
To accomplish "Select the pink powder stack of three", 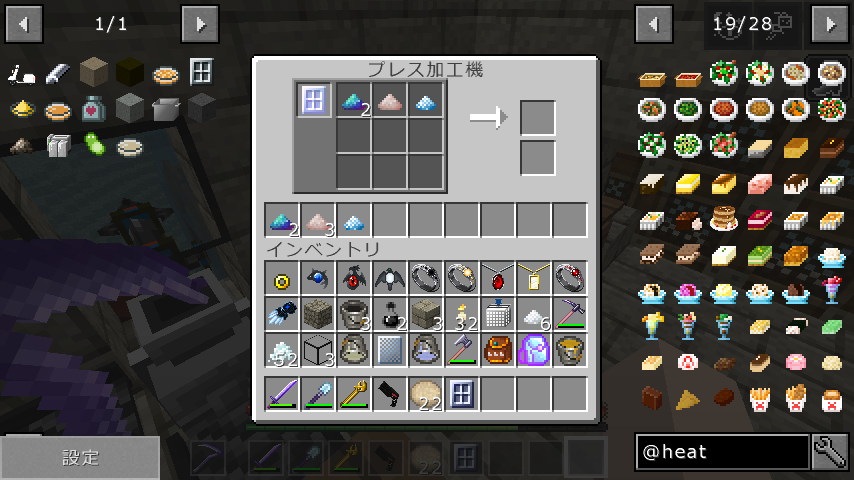I will [318, 220].
